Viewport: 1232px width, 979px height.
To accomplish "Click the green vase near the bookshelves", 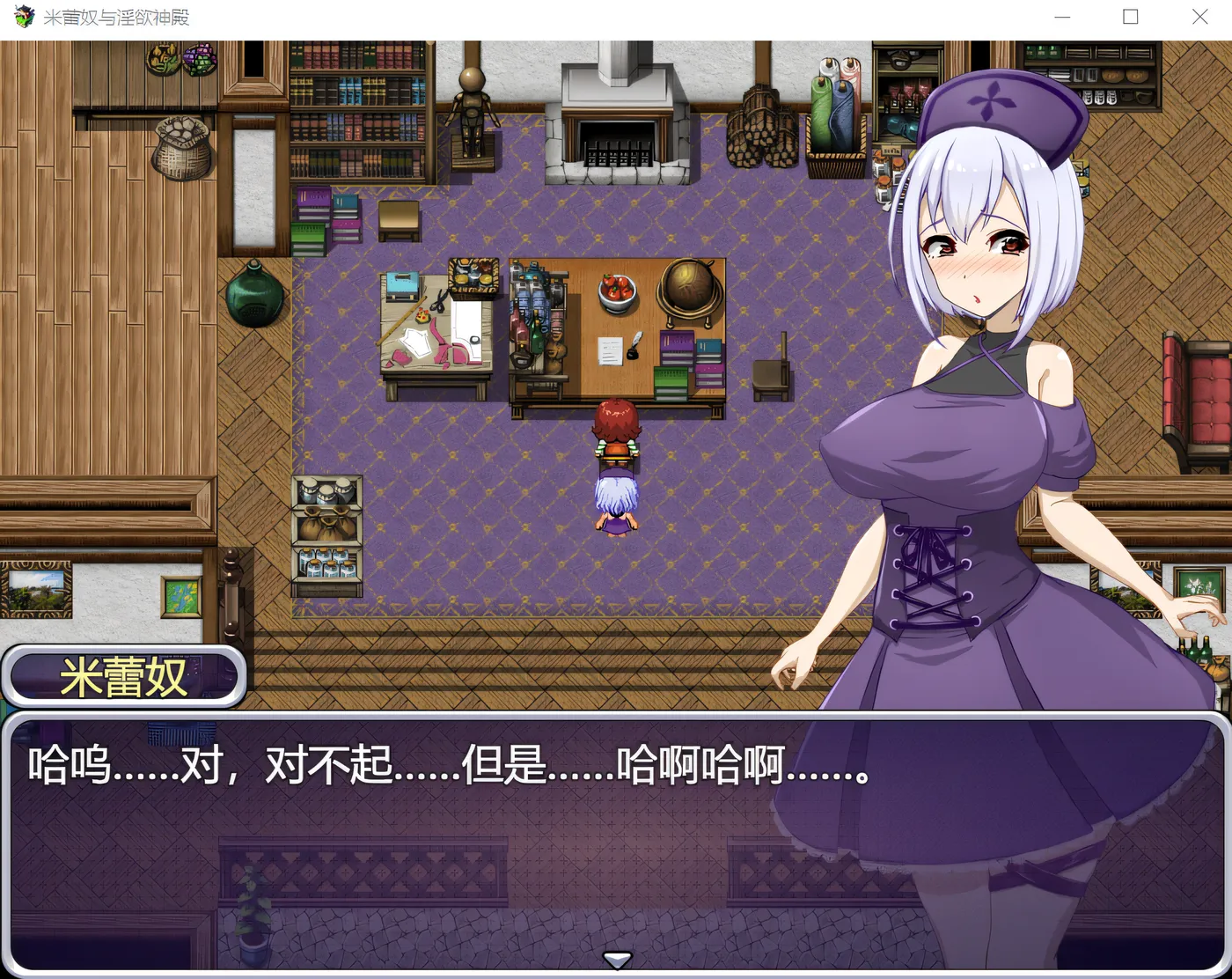I will [254, 295].
